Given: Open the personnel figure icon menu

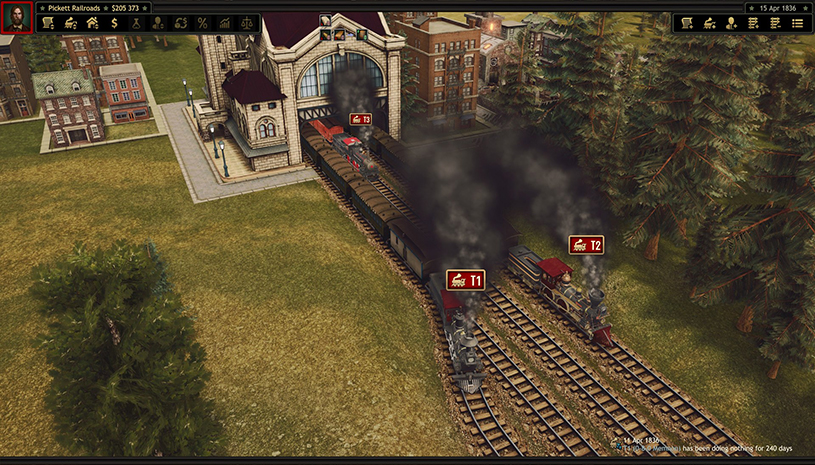Looking at the screenshot, I should coord(158,23).
